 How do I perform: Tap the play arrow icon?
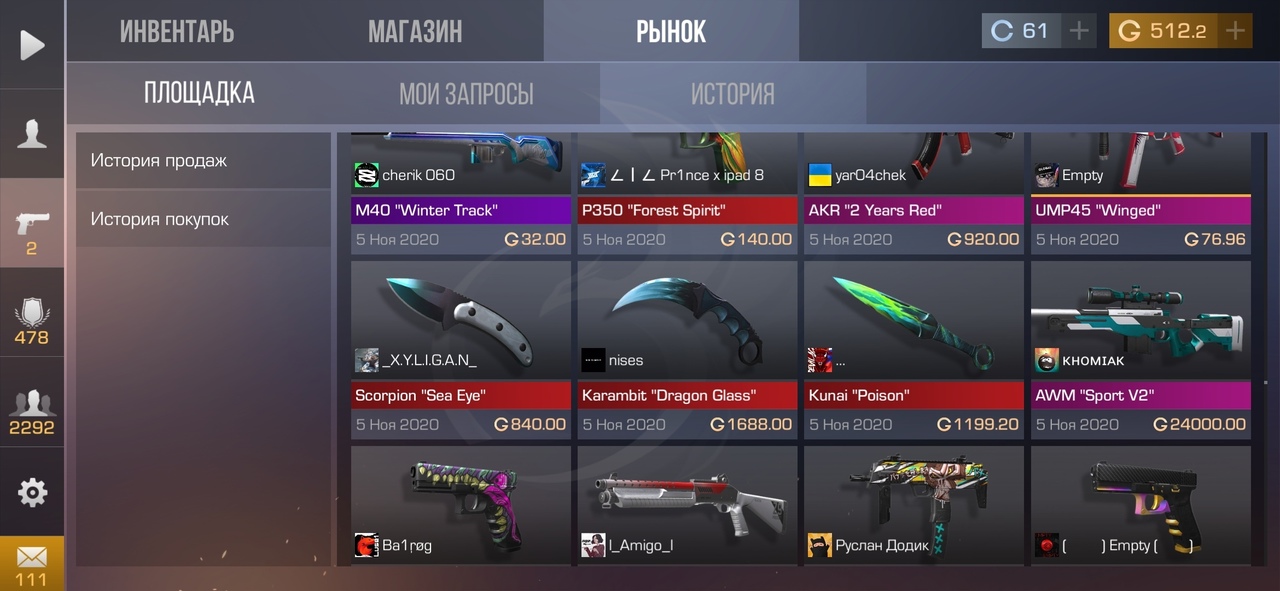32,45
